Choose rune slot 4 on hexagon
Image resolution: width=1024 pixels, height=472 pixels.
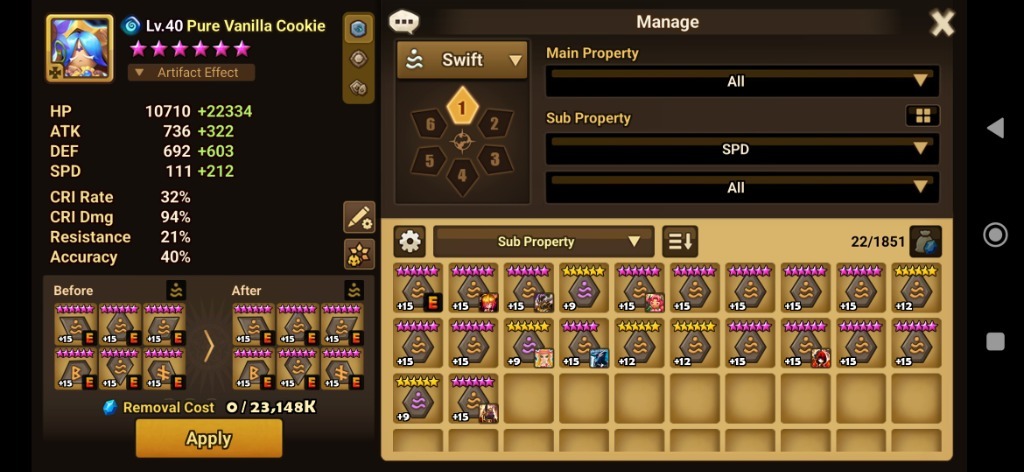tap(461, 176)
